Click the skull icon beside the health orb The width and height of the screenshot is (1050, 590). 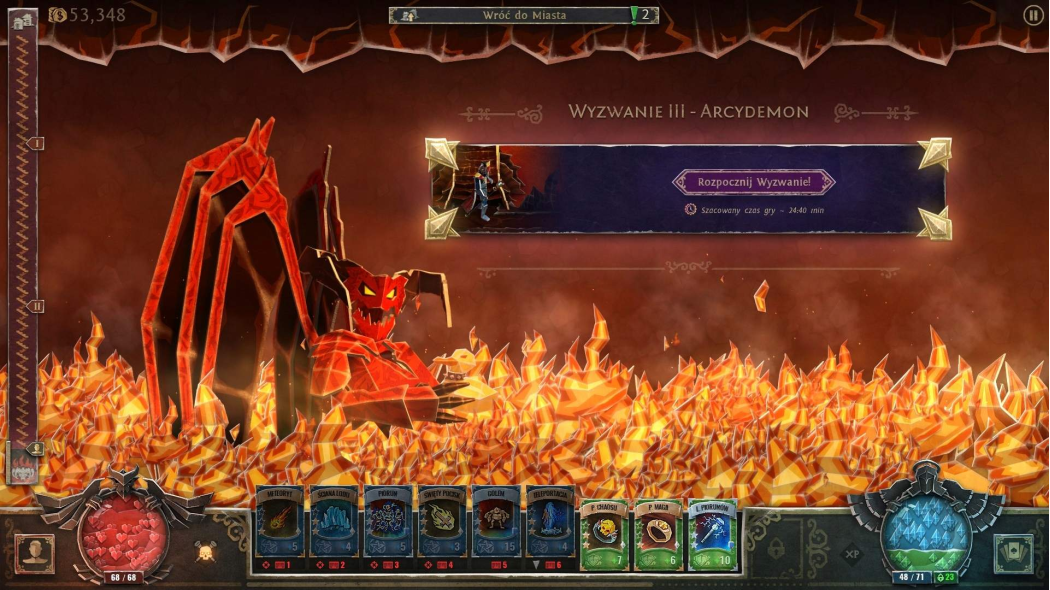point(204,551)
